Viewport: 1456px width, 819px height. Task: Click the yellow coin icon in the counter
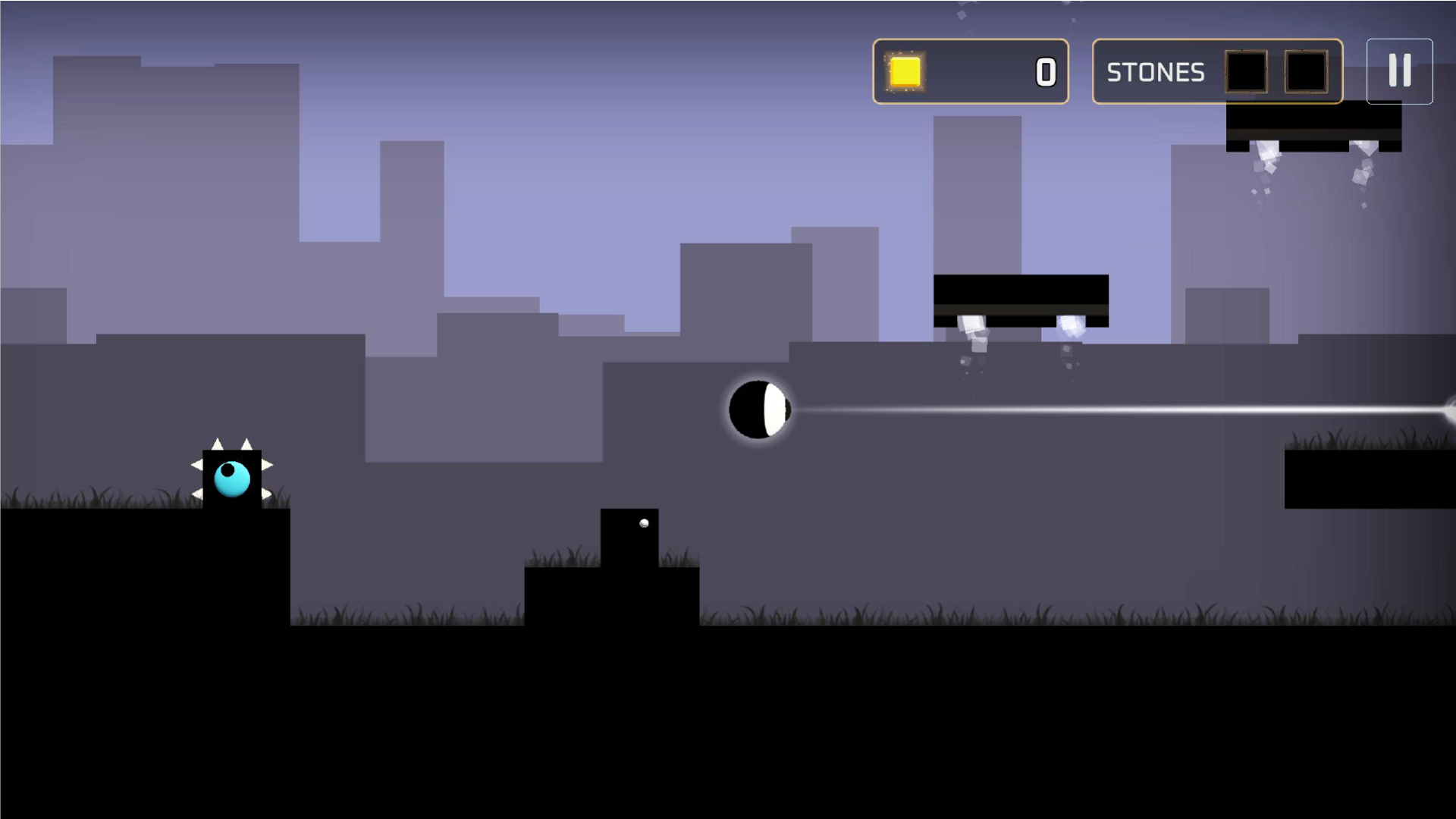click(x=905, y=72)
